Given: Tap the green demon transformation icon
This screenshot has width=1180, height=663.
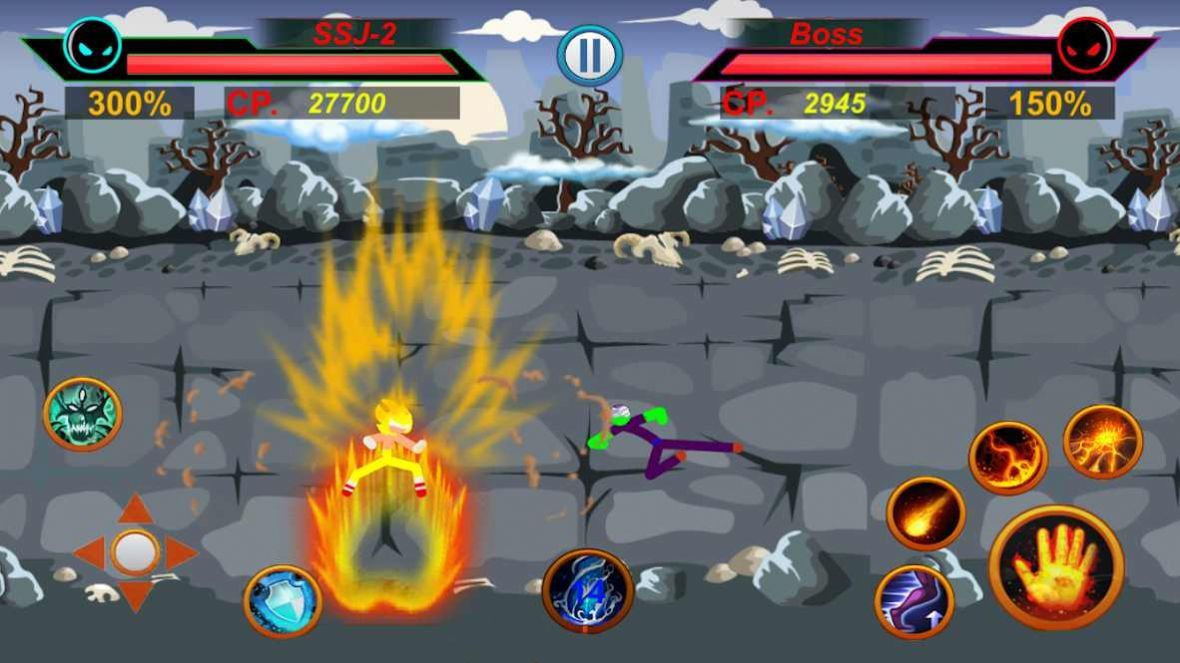Looking at the screenshot, I should click(82, 414).
